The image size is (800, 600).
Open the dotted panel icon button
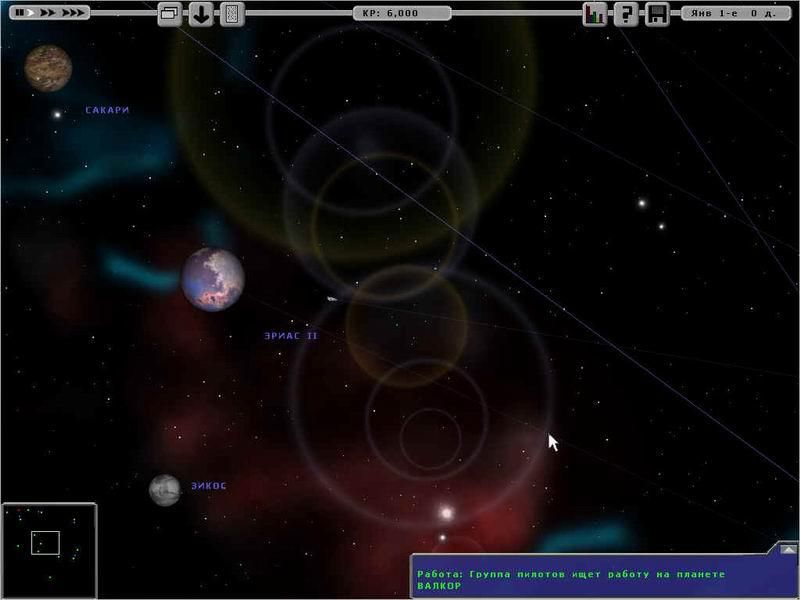pos(231,14)
